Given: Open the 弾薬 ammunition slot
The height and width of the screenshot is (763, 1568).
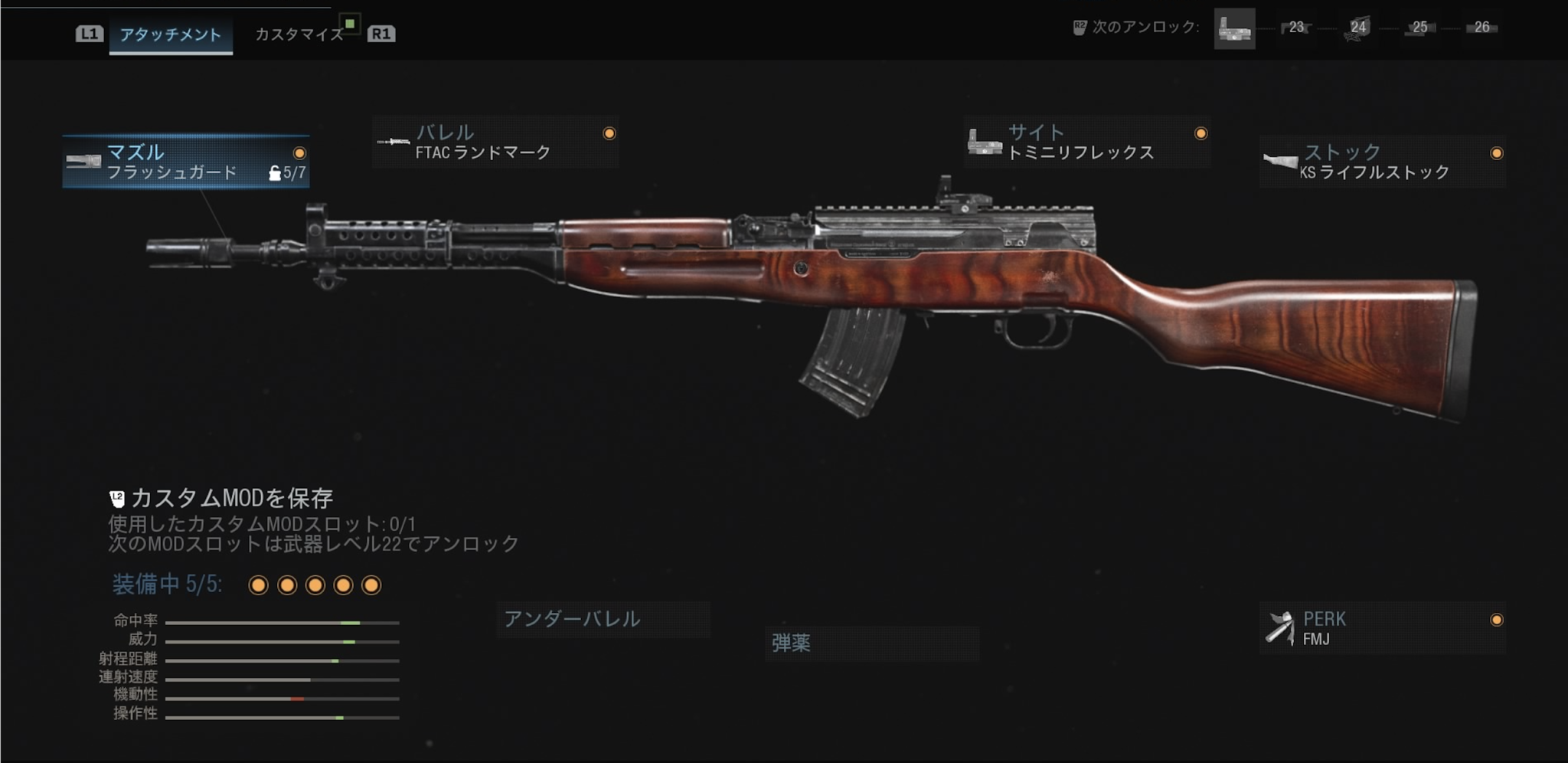Looking at the screenshot, I should [x=872, y=643].
